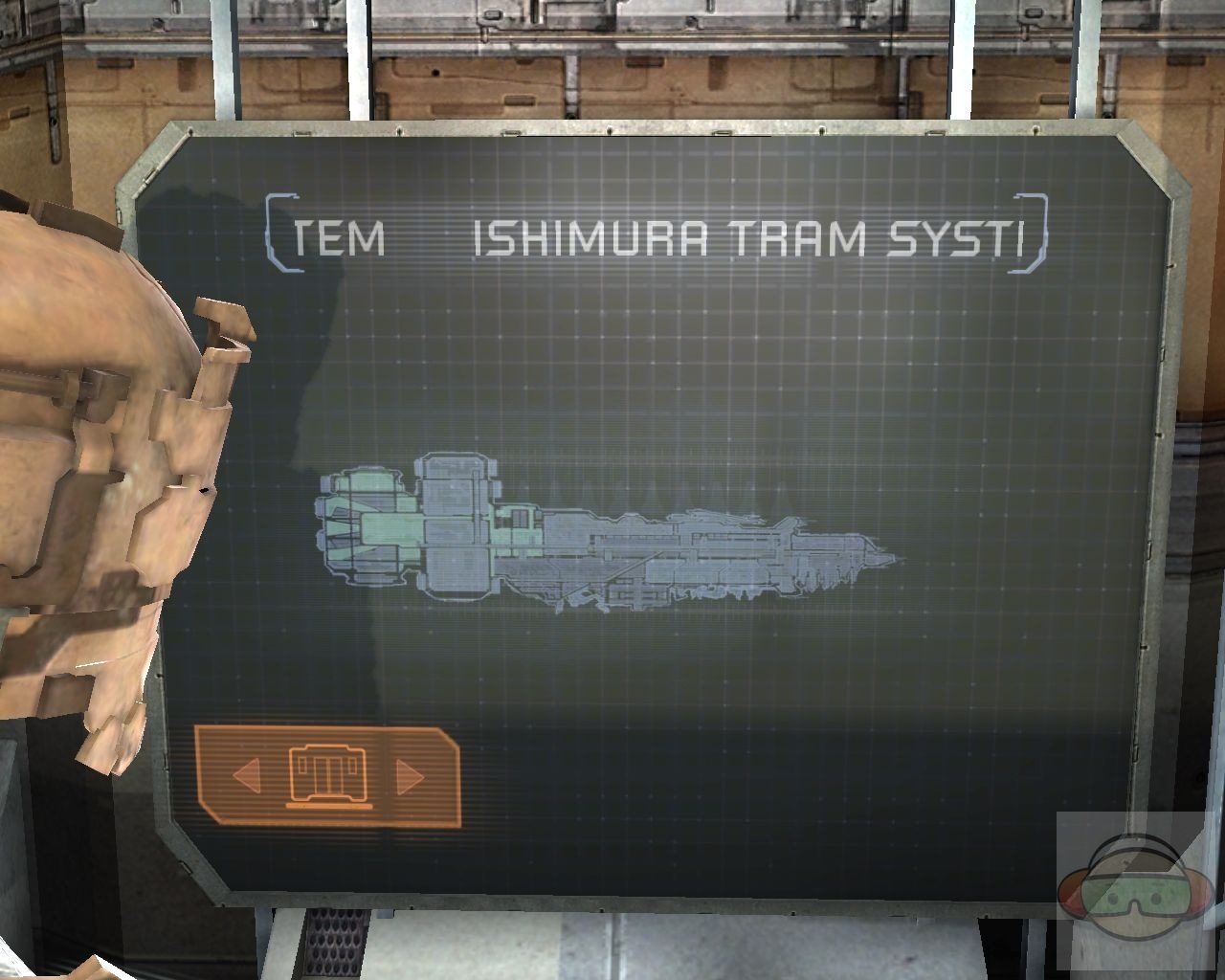1225x980 pixels.
Task: Select the tram car icon in the orange panel
Action: tap(328, 775)
